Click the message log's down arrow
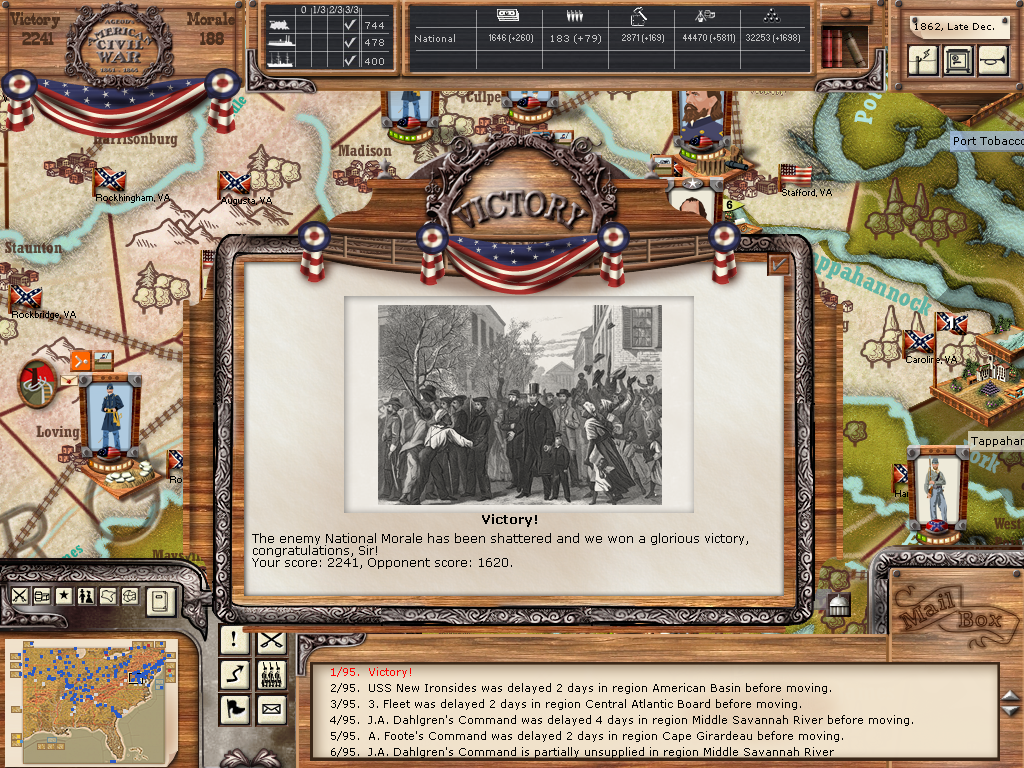 click(x=1010, y=712)
